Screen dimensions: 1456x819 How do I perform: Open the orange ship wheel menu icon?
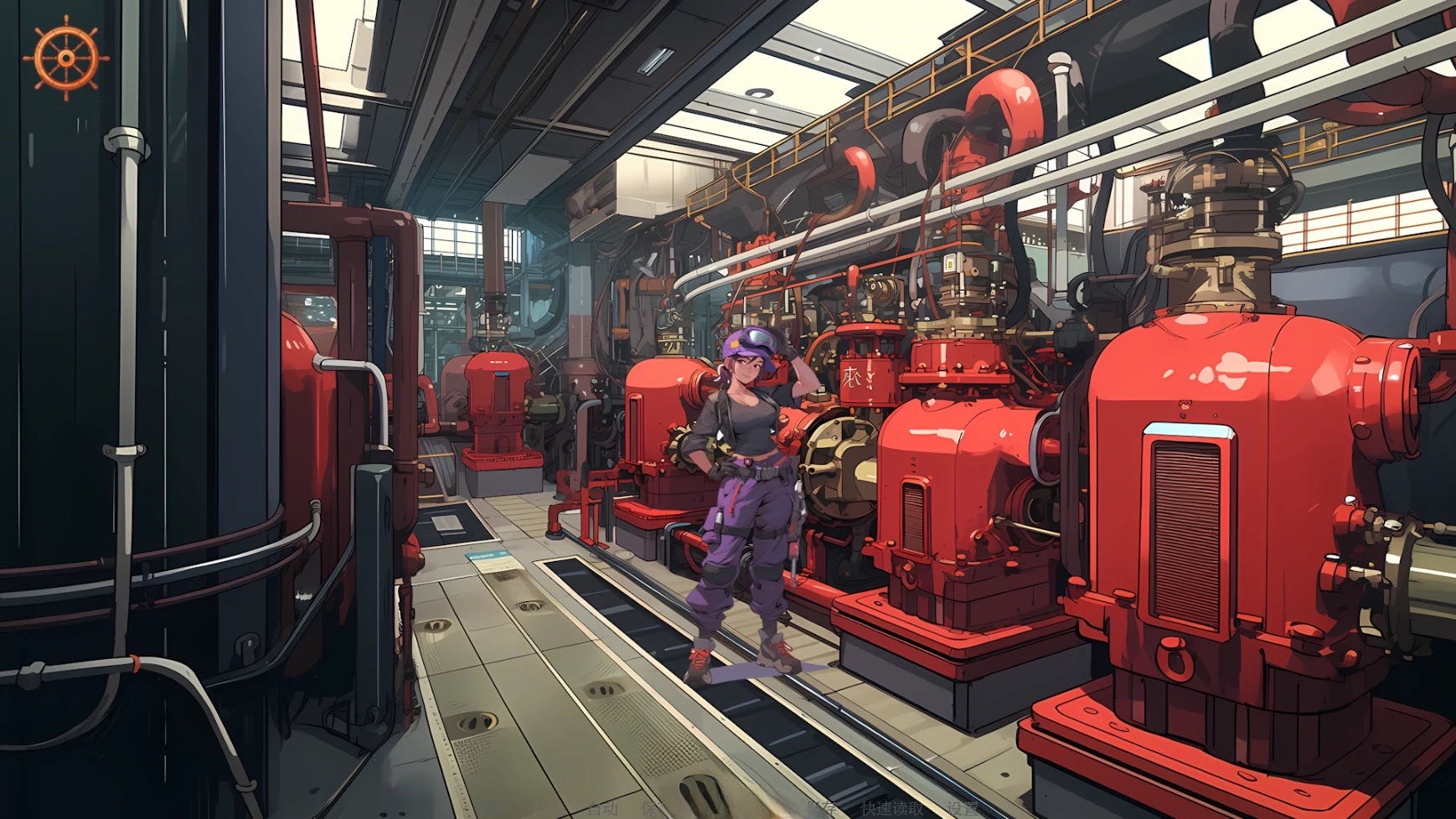point(66,58)
